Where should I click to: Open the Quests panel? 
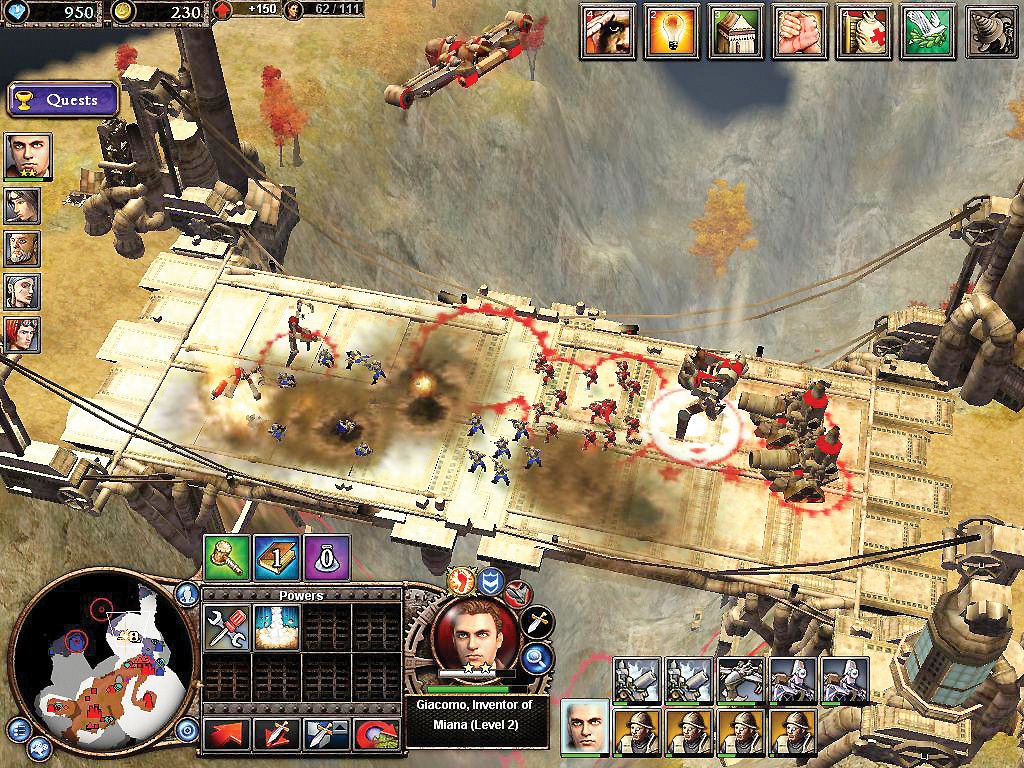tap(62, 100)
